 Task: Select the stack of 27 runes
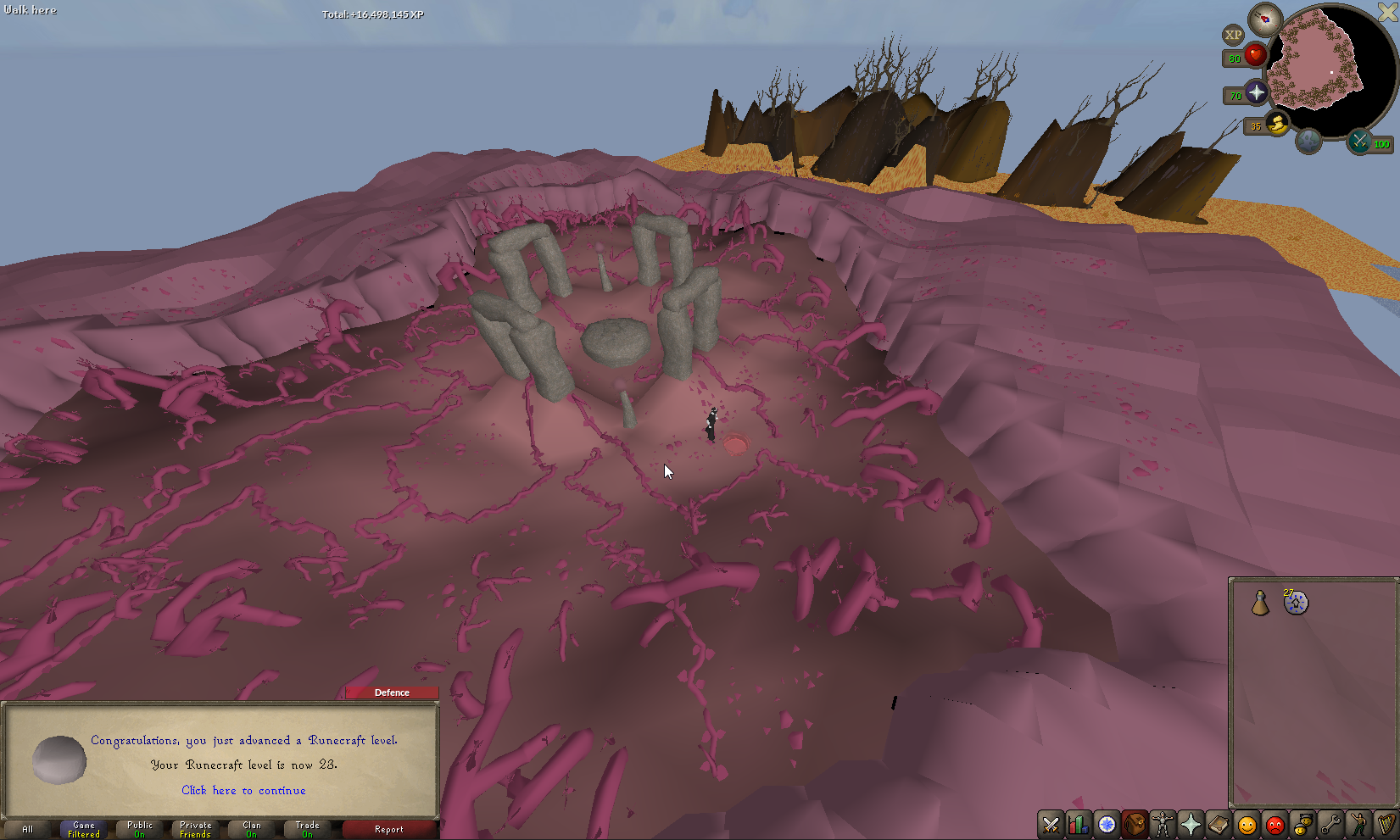1296,603
